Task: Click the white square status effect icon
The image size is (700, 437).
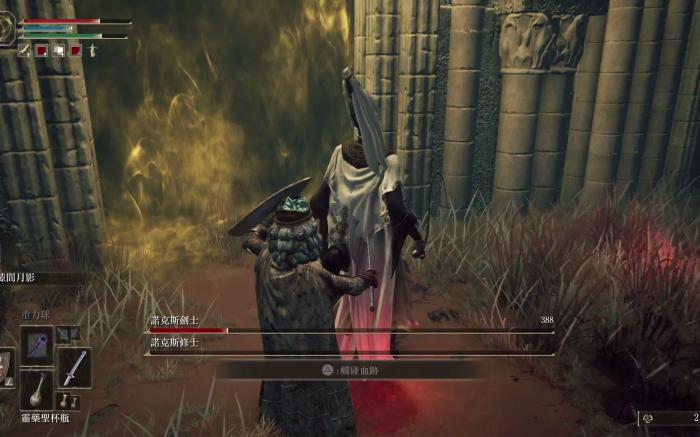Action: click(59, 50)
